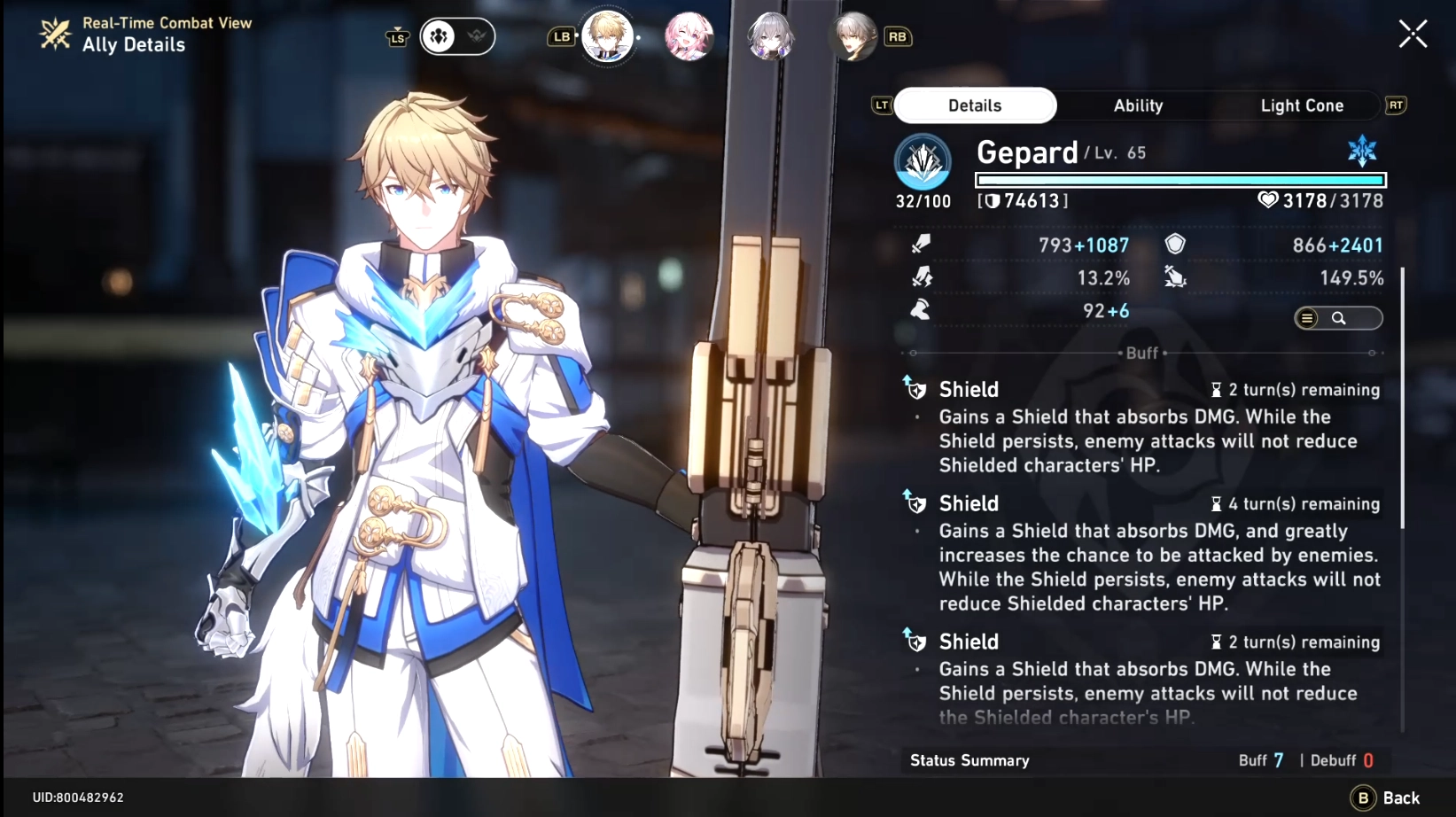Toggle the ally view mode switch near LS
Screen dimensions: 1456x817
457,36
